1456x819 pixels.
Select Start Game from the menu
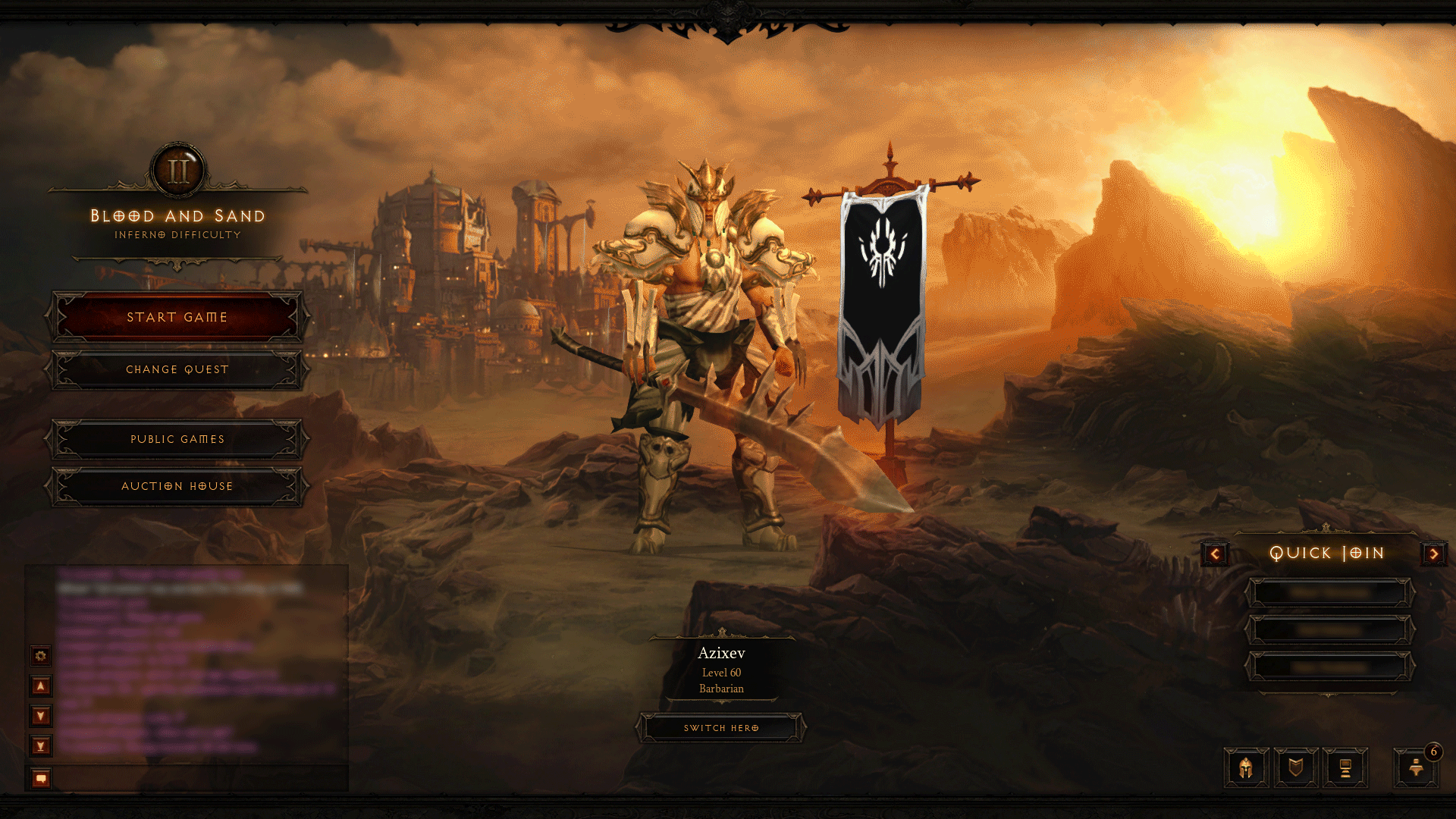[177, 317]
